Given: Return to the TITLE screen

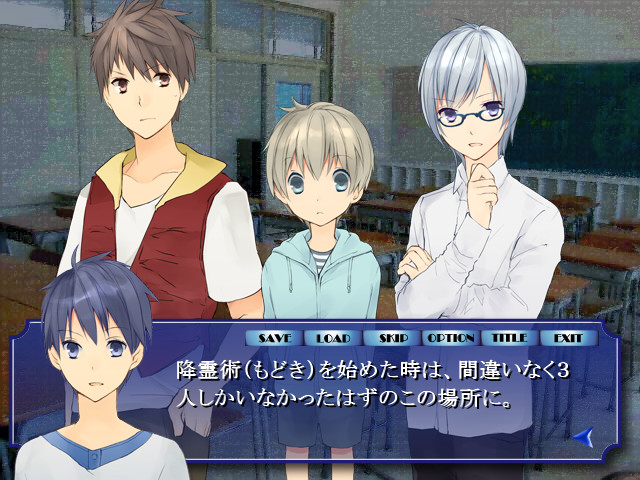Looking at the screenshot, I should (509, 338).
